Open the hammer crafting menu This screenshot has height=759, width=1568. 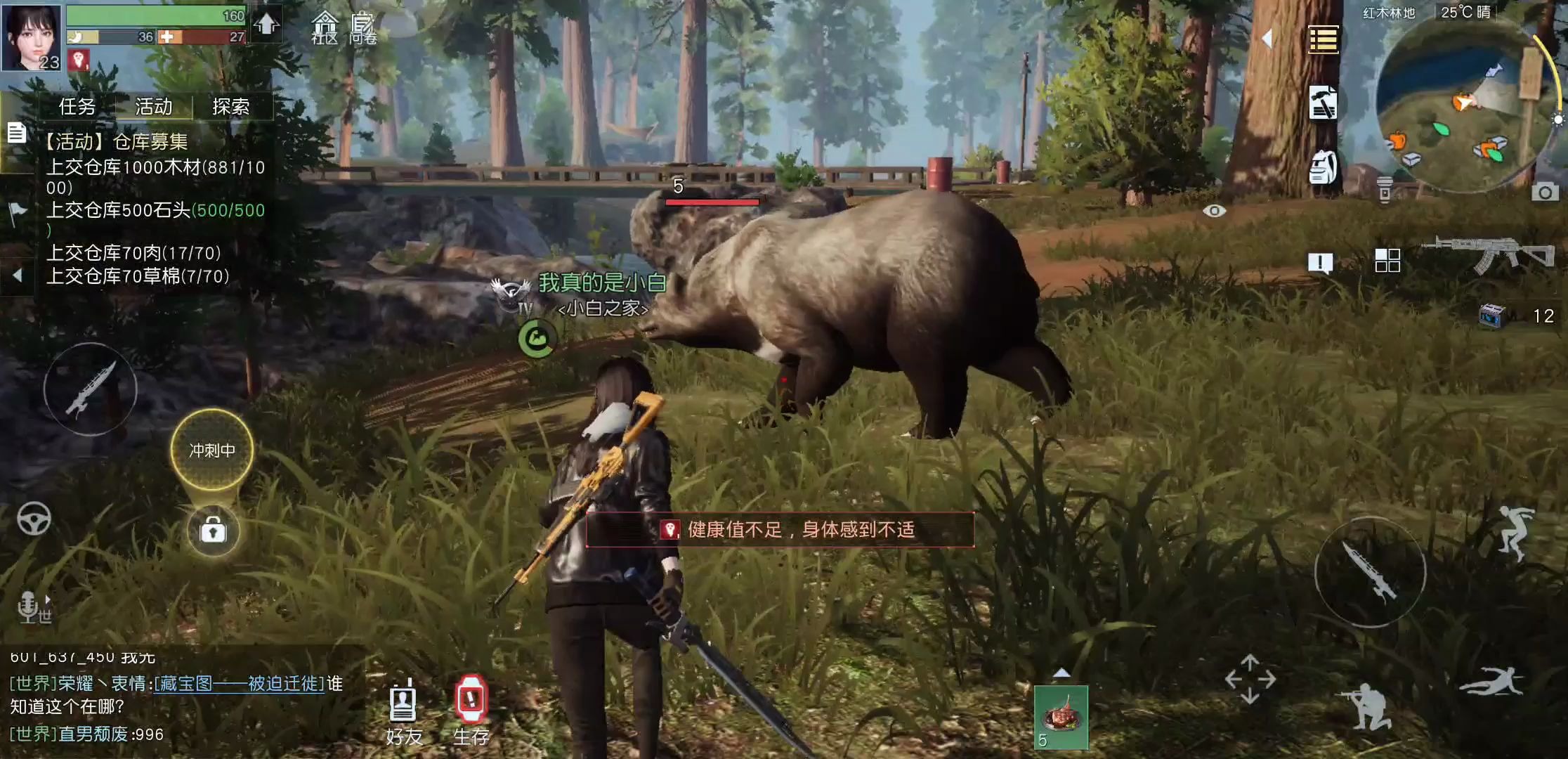pos(1323,103)
